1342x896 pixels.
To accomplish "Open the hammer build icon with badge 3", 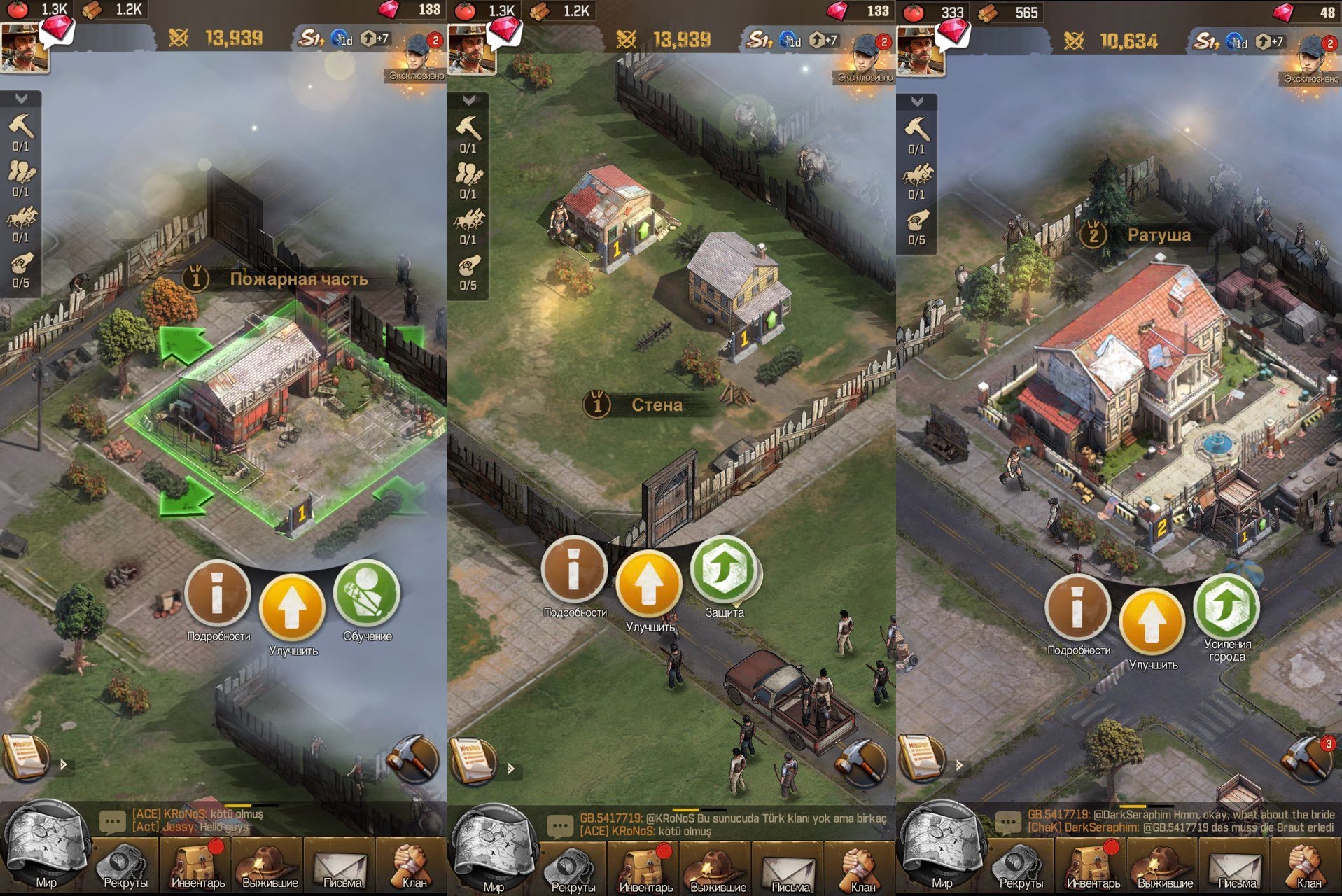I will point(1308,759).
